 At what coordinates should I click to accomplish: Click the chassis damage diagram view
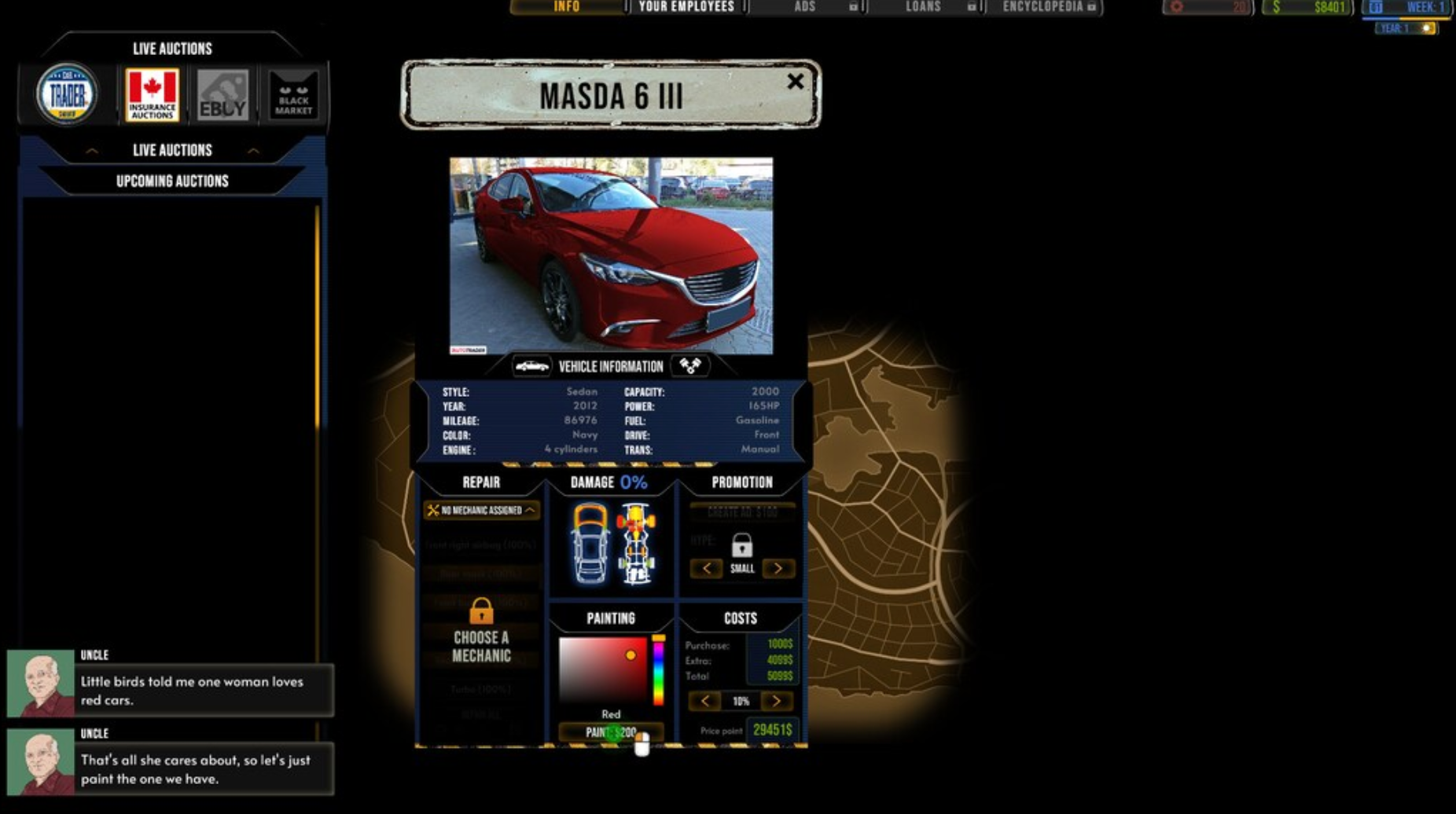(x=638, y=542)
